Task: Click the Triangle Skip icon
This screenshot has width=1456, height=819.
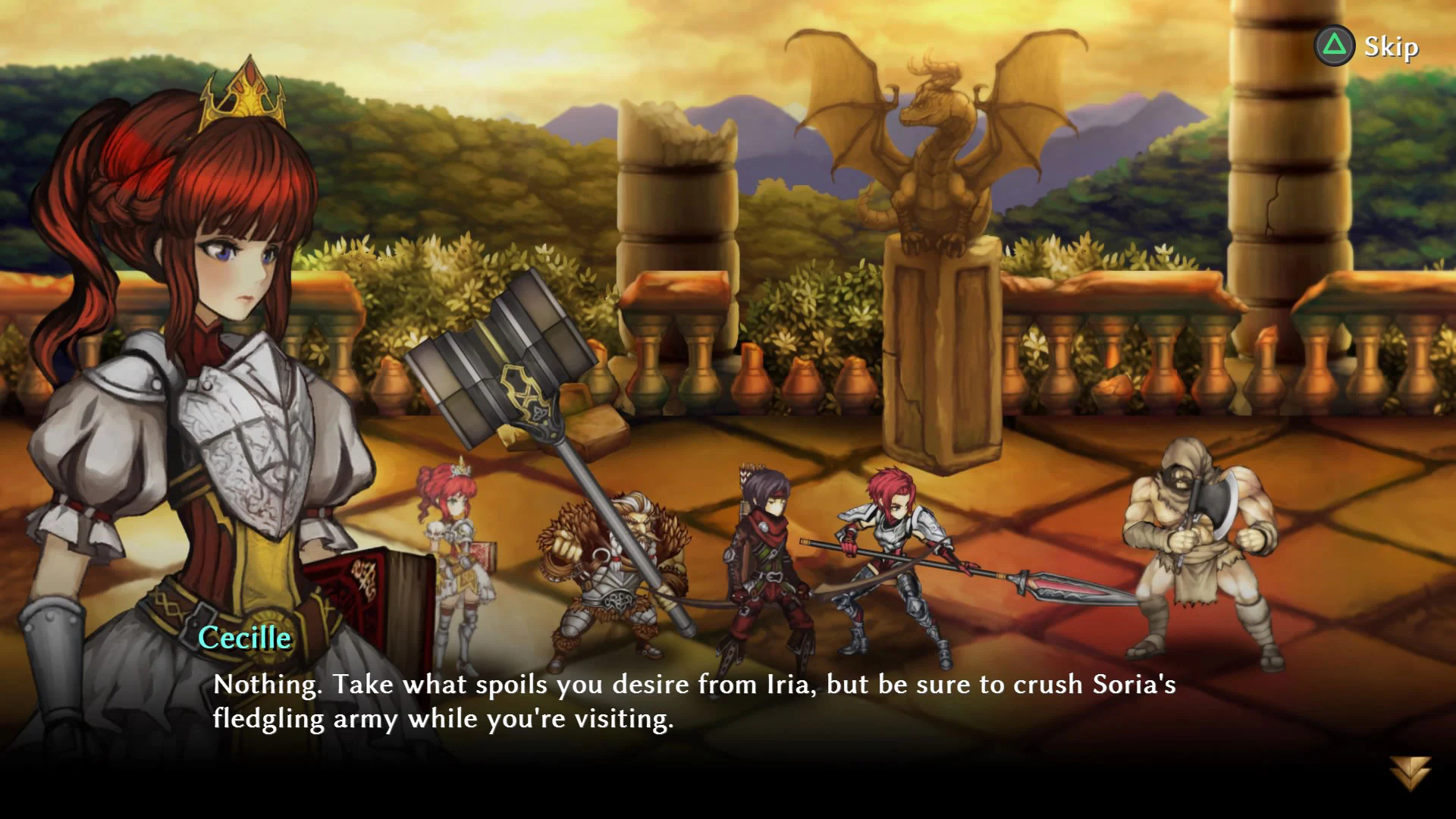Action: pos(1334,45)
